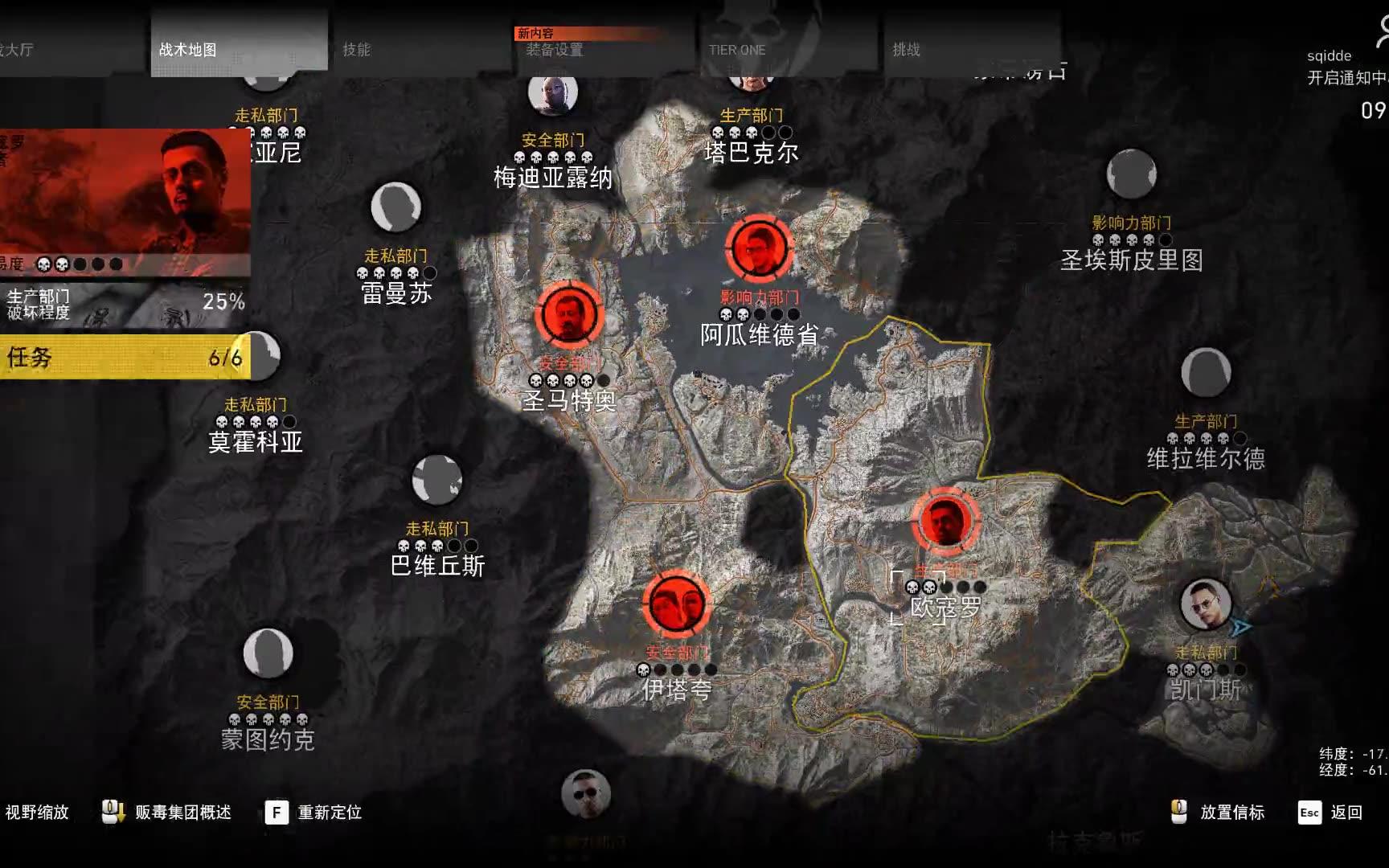Switch to the 技能 tab

(359, 48)
